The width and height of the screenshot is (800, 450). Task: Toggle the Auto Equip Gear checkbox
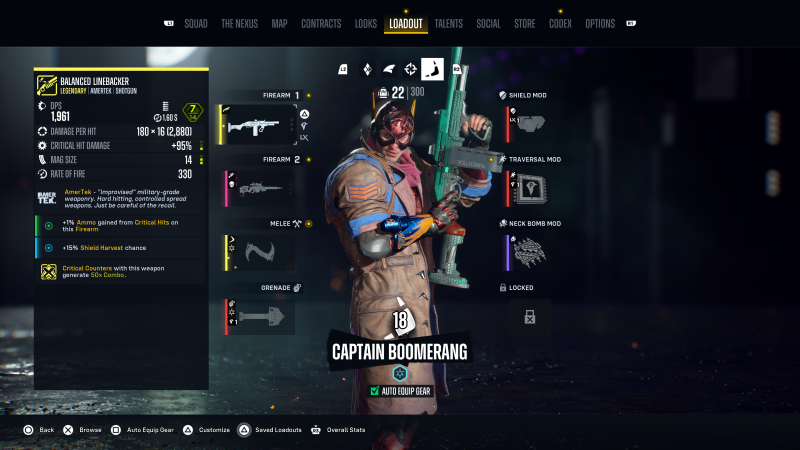374,391
